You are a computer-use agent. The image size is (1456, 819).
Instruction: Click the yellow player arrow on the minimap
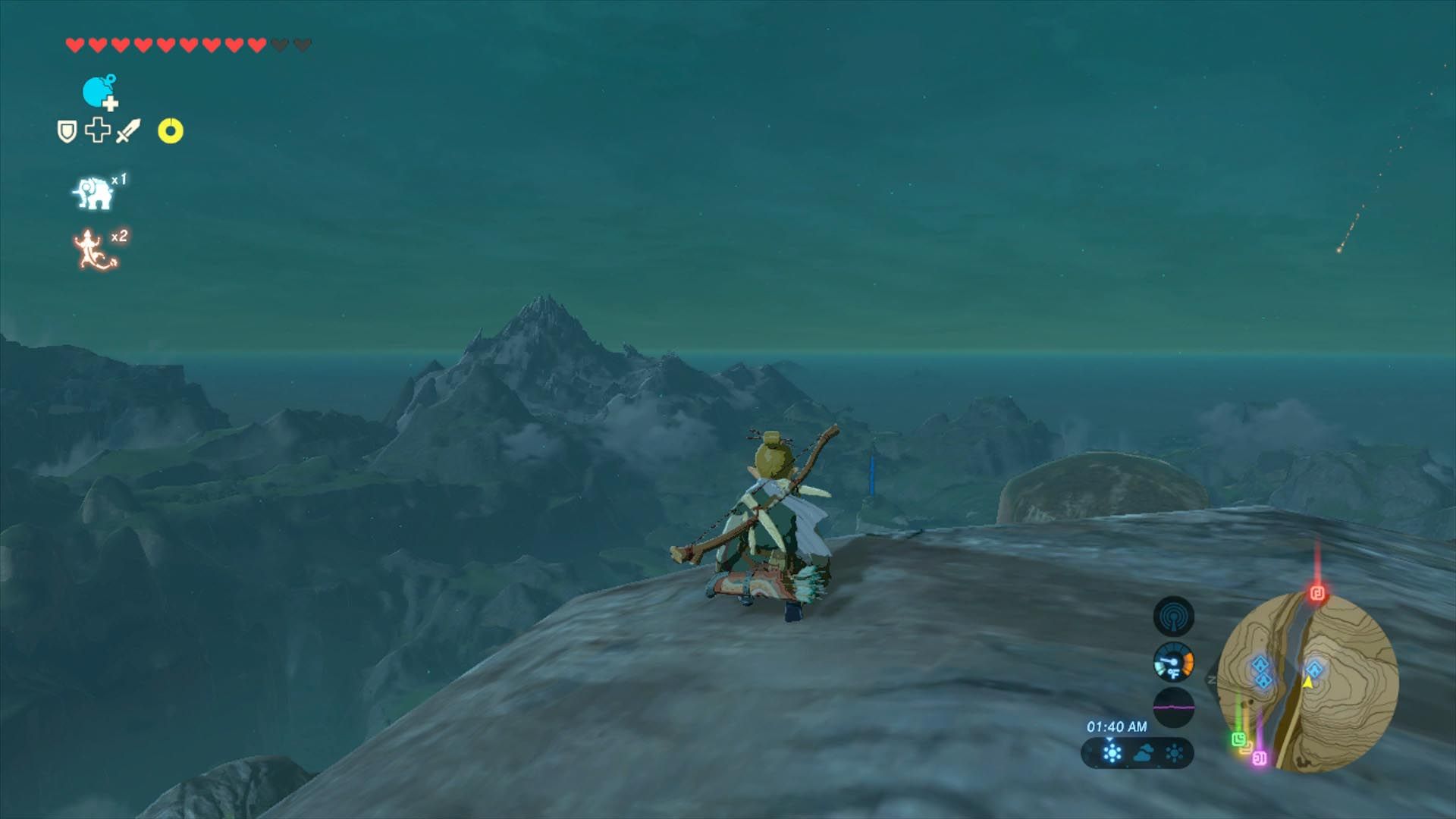pyautogui.click(x=1308, y=683)
